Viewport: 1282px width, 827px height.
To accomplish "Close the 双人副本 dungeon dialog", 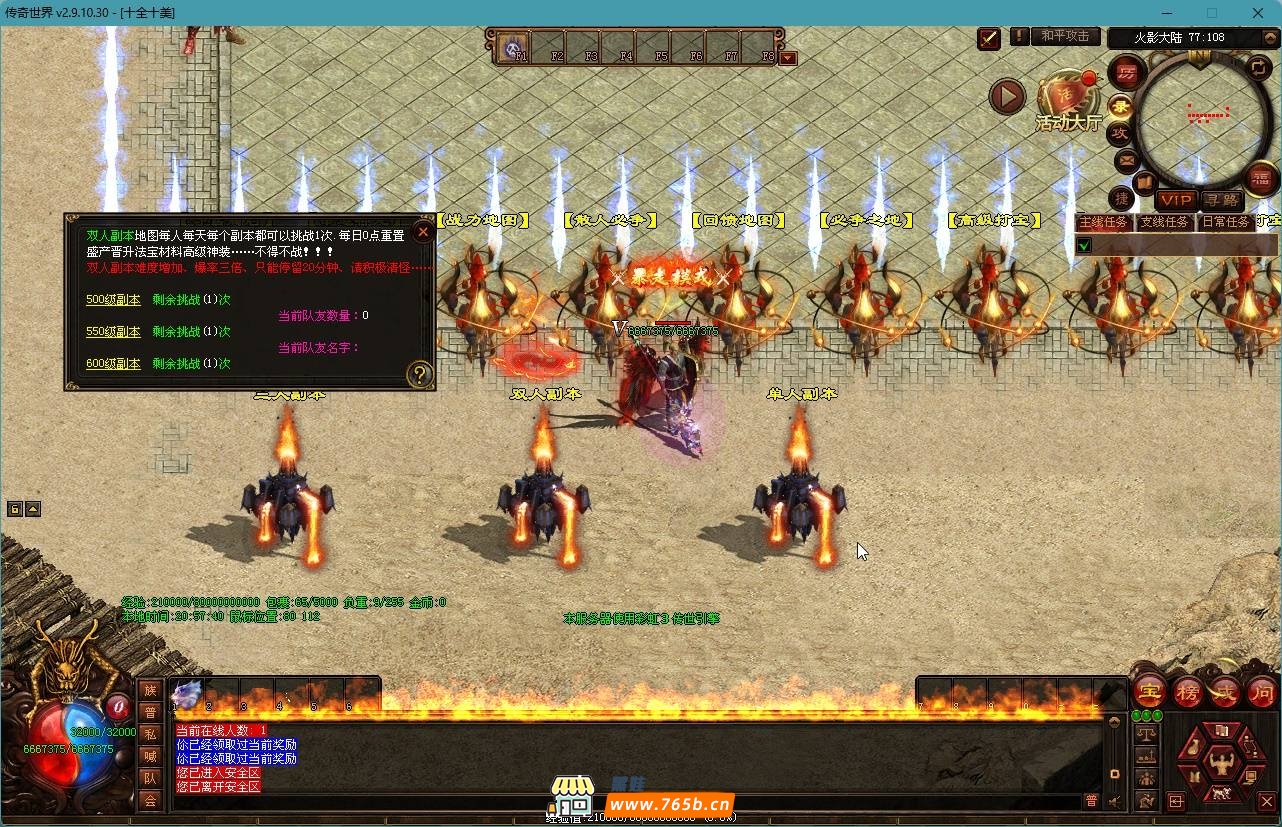I will point(423,232).
